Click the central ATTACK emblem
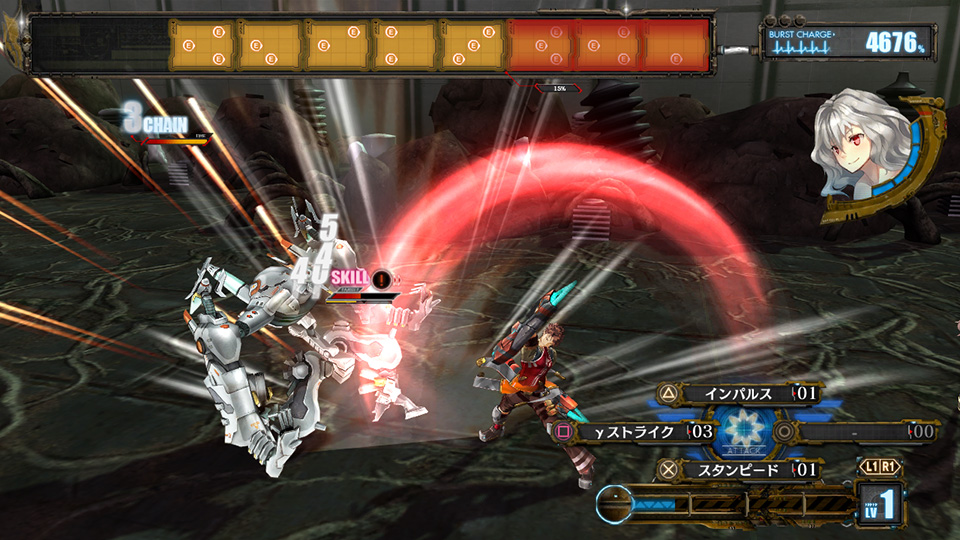This screenshot has width=960, height=540. pos(746,432)
